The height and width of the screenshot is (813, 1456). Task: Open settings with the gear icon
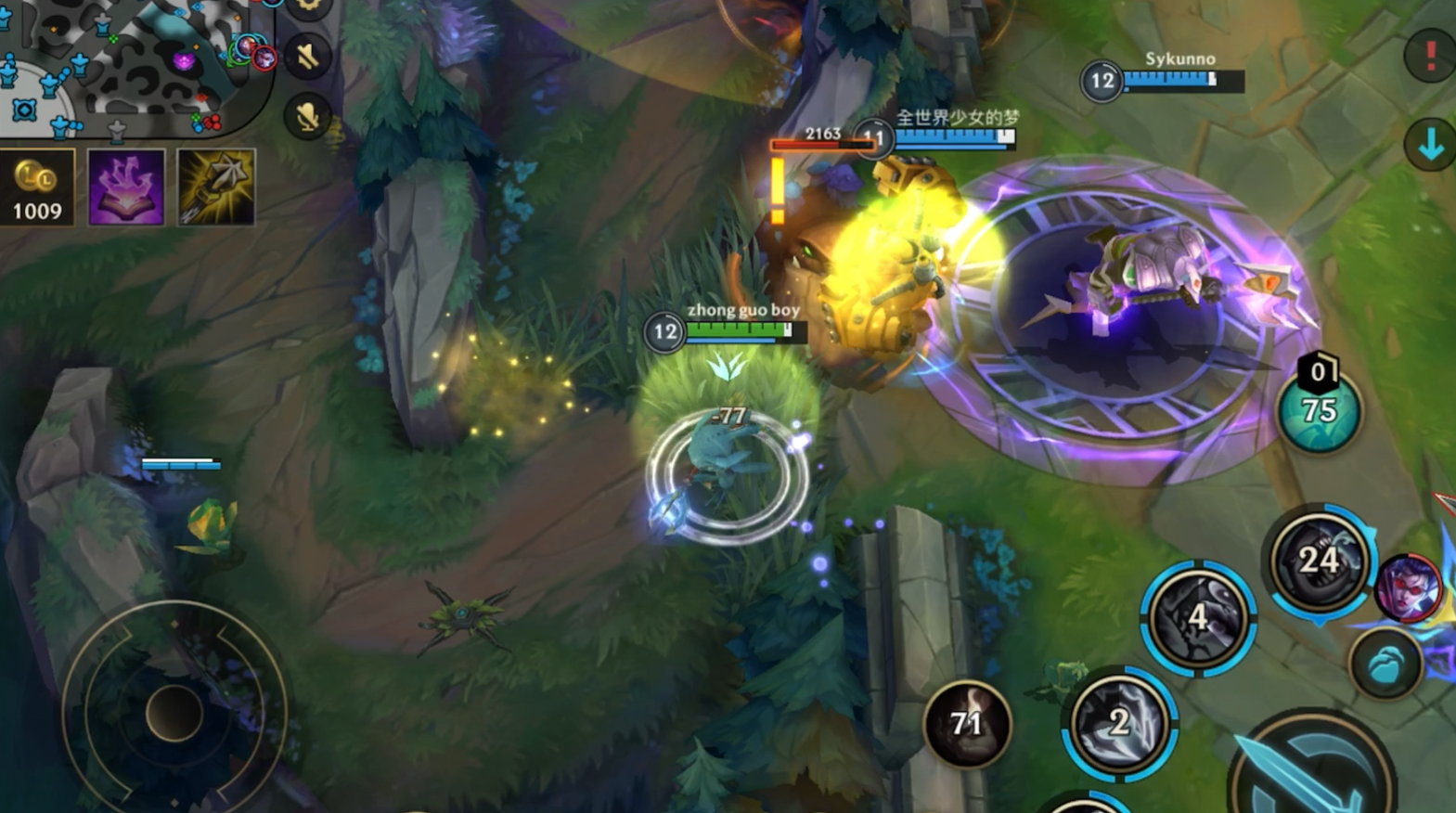click(308, 7)
